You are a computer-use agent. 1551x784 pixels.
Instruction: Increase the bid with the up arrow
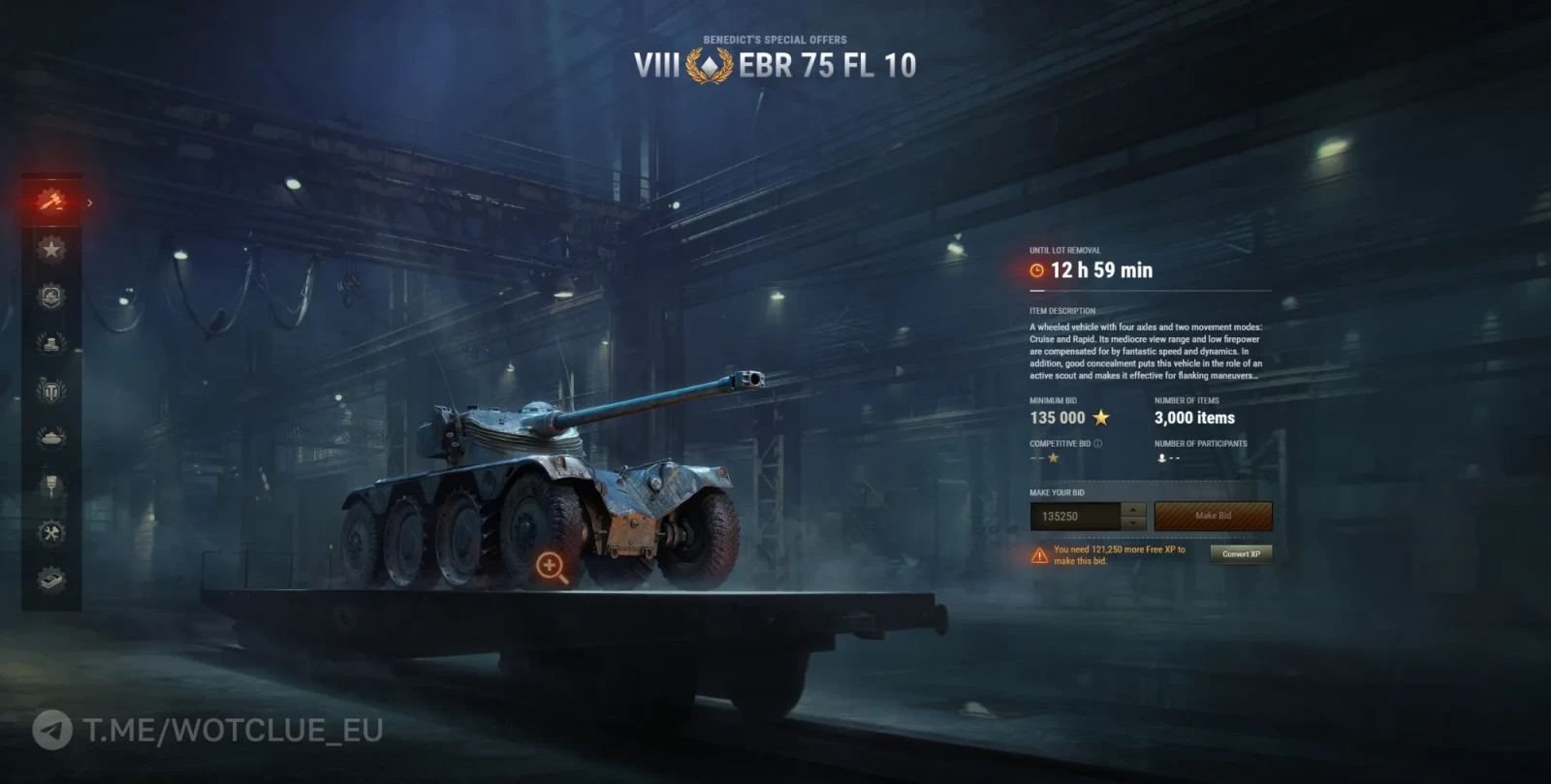(x=1133, y=509)
